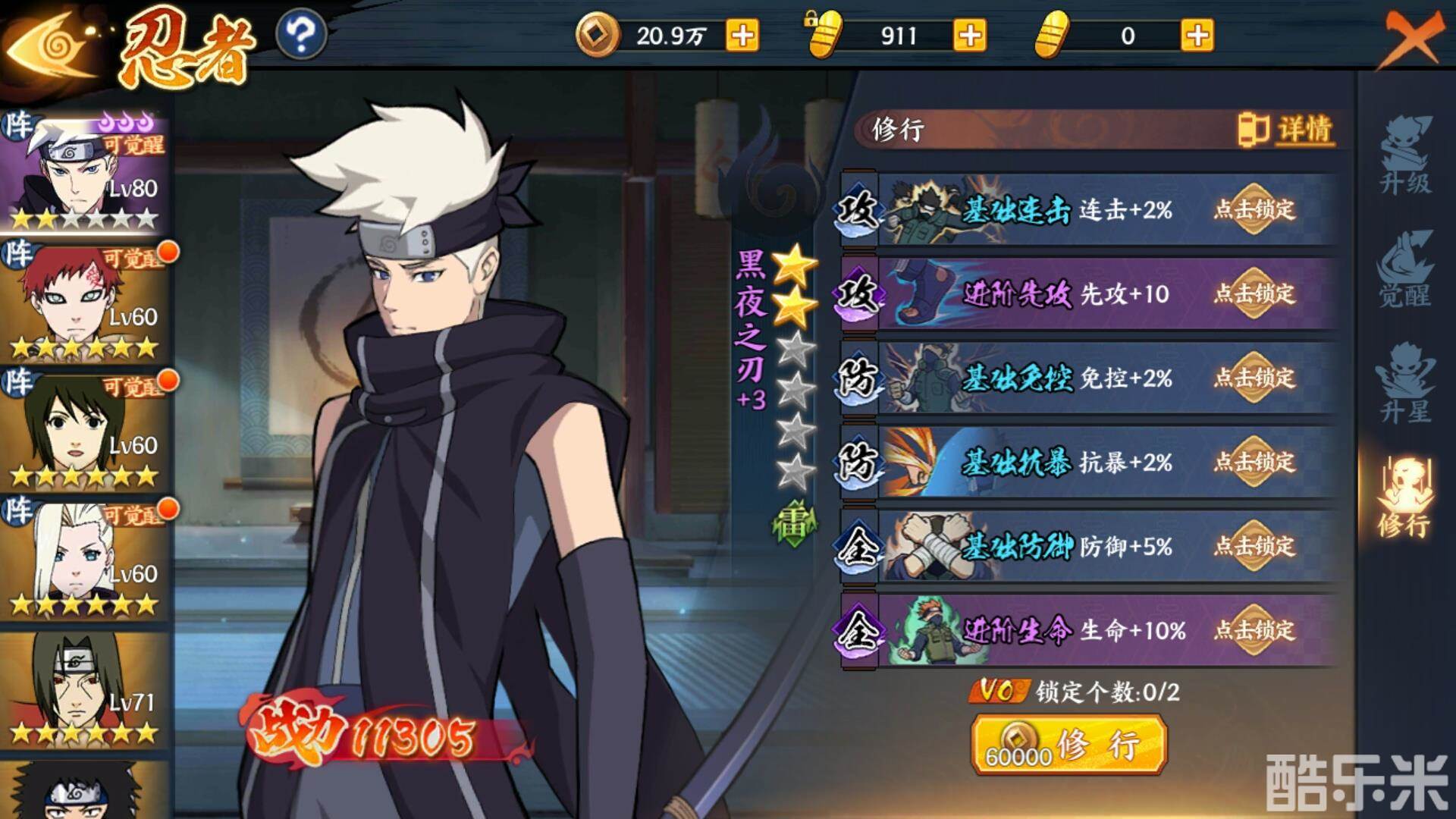Open 详情 details for training
The height and width of the screenshot is (819, 1456).
click(1288, 129)
